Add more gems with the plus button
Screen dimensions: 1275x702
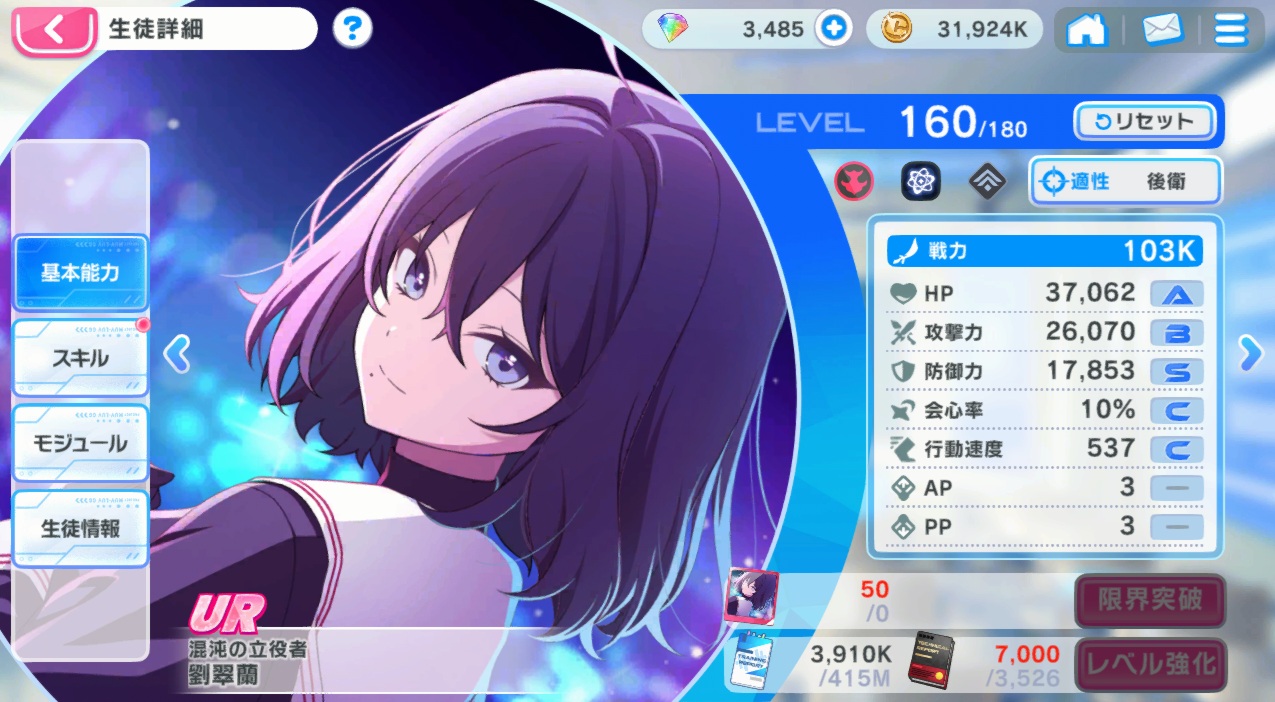pos(832,29)
